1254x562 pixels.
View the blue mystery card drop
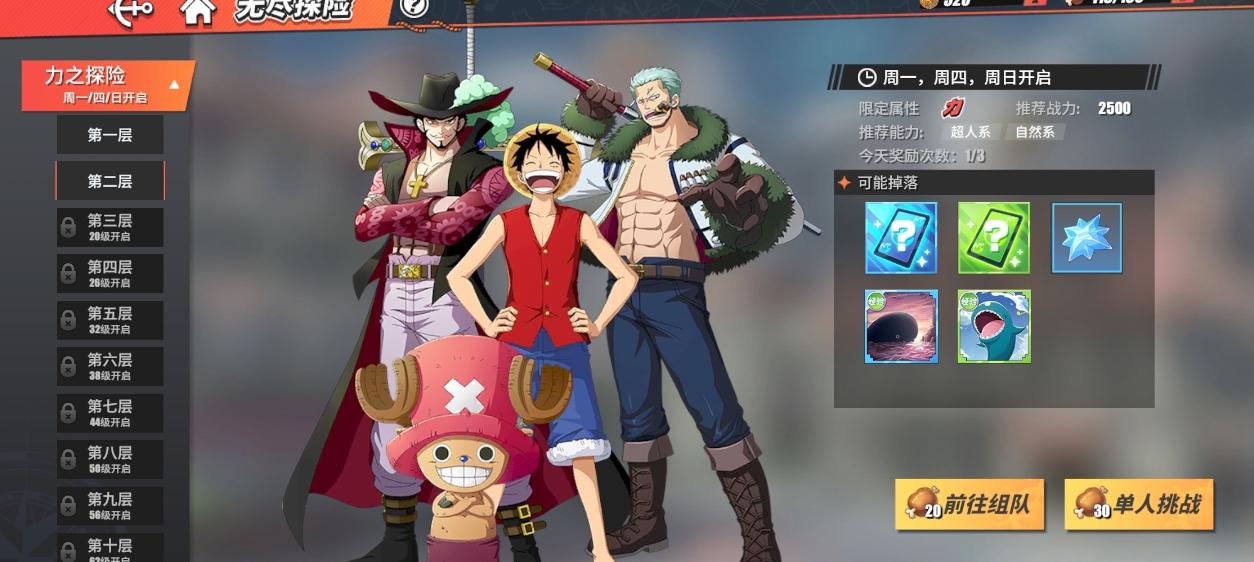(x=901, y=238)
